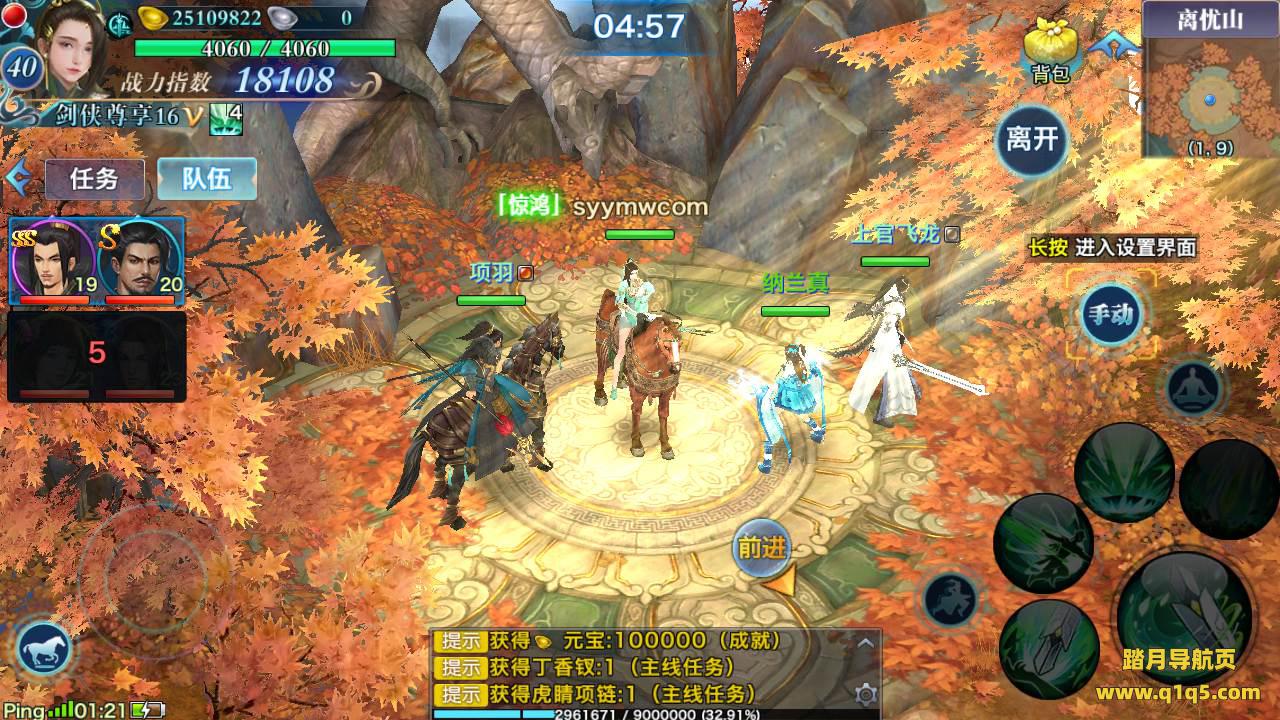Viewport: 1280px width, 720px height.
Task: Select the level 20 companion portrait
Action: [140, 260]
